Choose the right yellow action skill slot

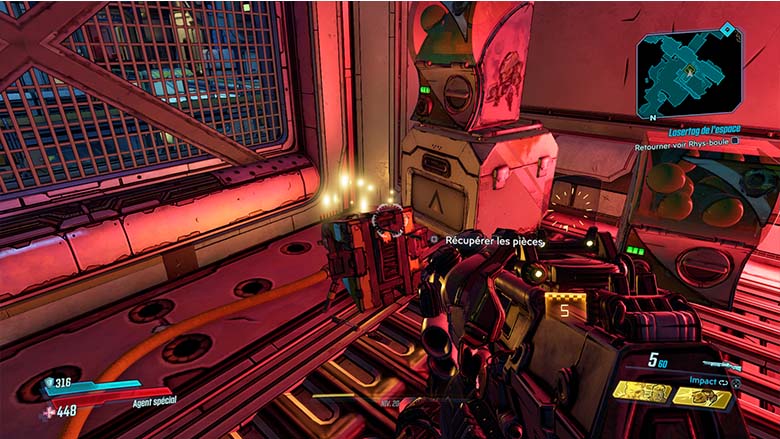(701, 397)
